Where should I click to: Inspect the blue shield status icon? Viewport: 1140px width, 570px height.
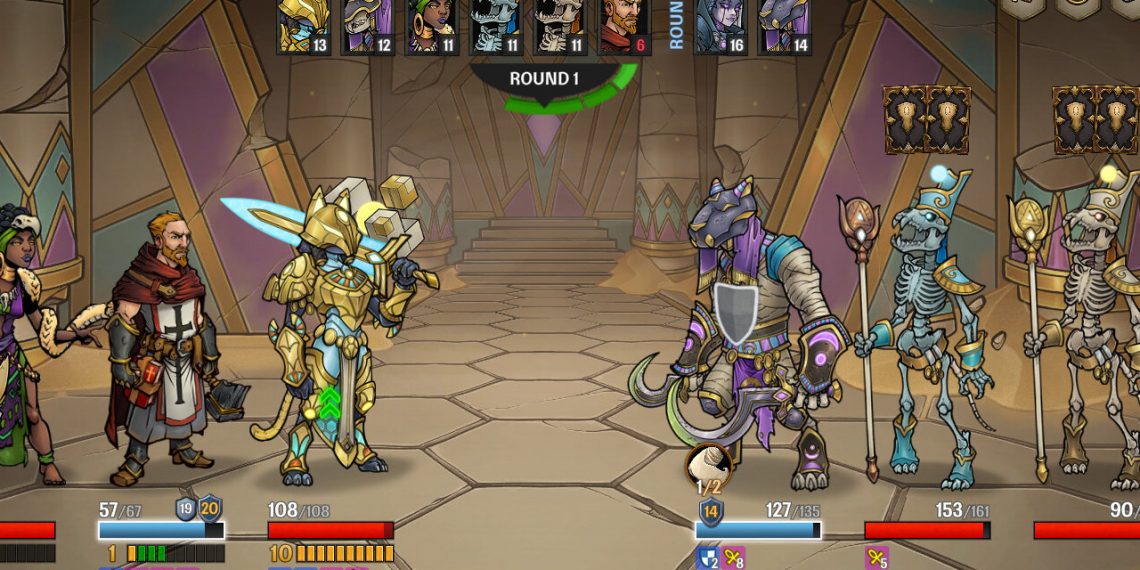point(707,557)
